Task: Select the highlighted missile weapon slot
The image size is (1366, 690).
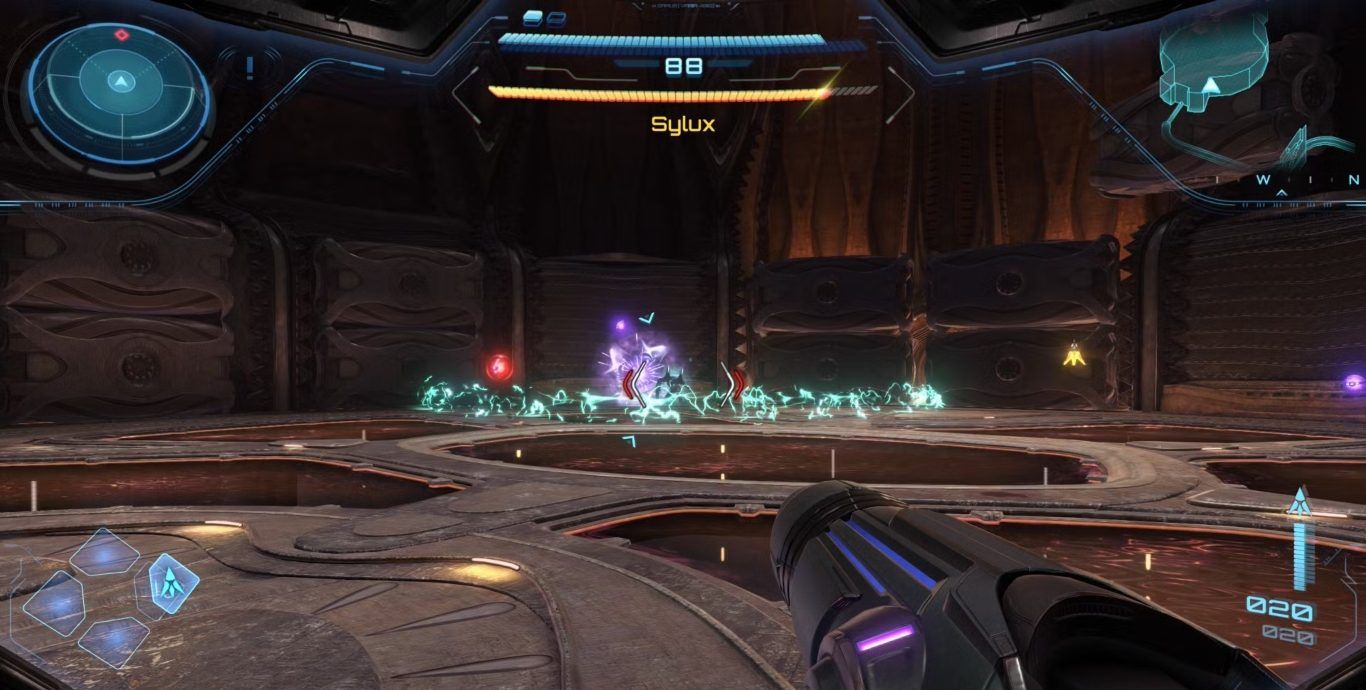Action: 172,581
